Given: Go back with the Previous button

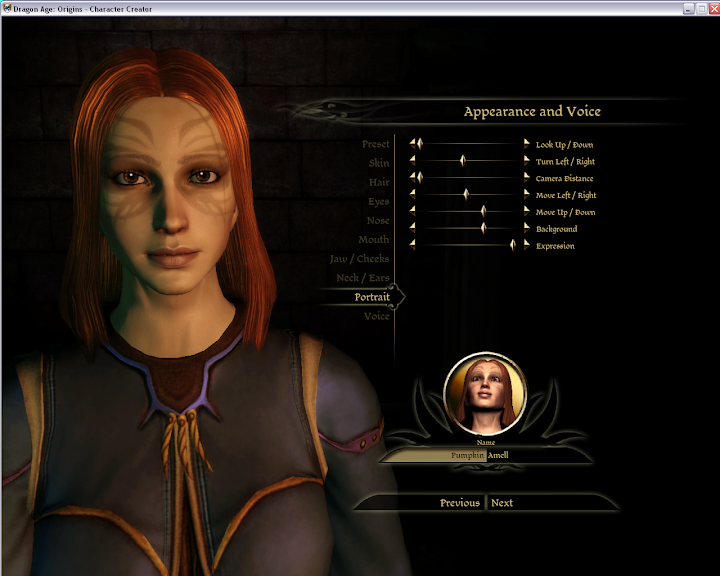Looking at the screenshot, I should [459, 502].
